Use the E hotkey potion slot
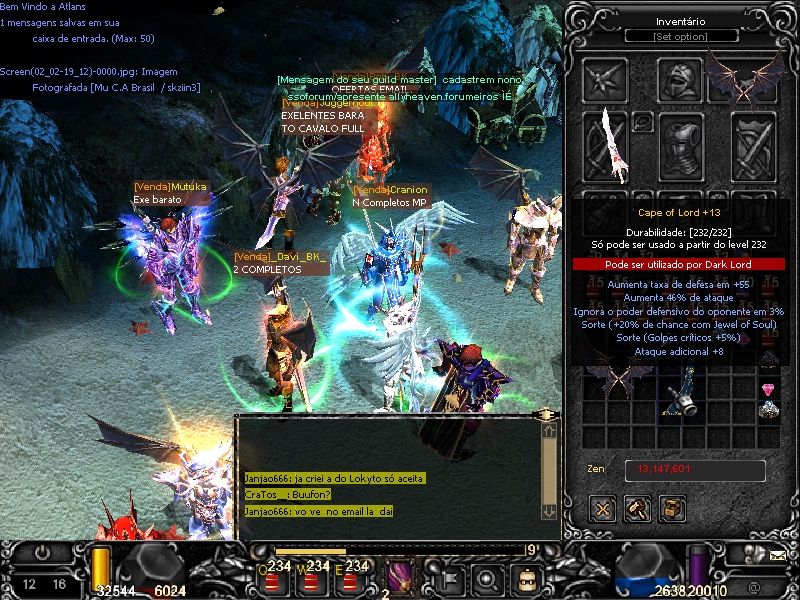800x600 pixels. (349, 580)
